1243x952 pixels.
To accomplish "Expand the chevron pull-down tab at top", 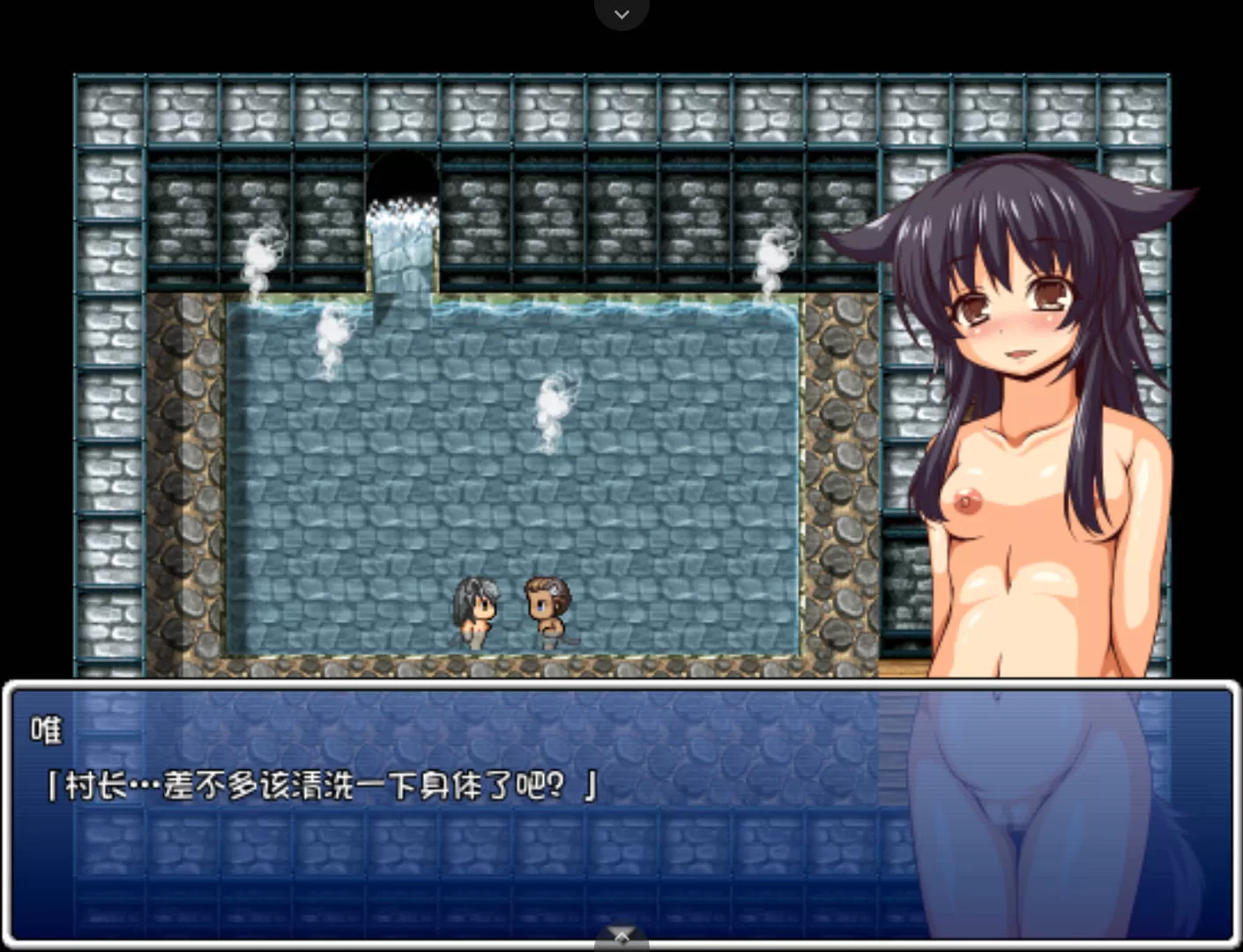I will point(621,14).
